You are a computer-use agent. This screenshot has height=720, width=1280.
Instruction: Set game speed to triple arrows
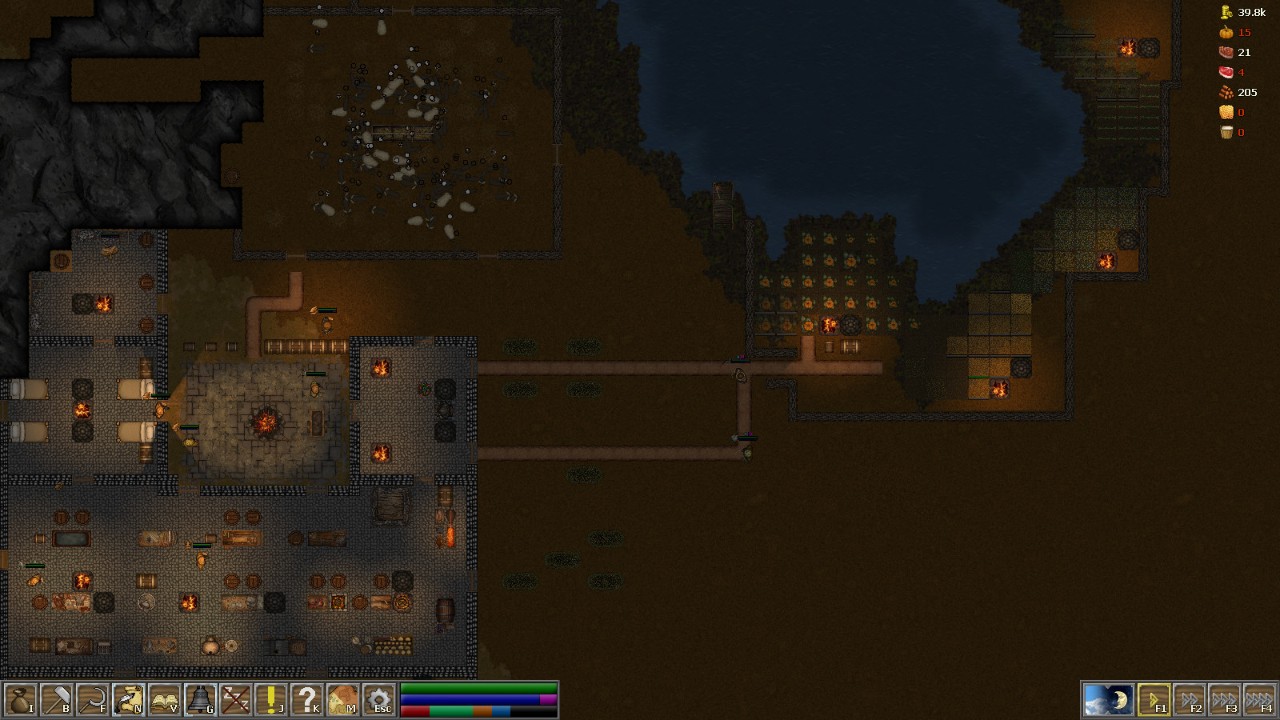[x=1225, y=699]
